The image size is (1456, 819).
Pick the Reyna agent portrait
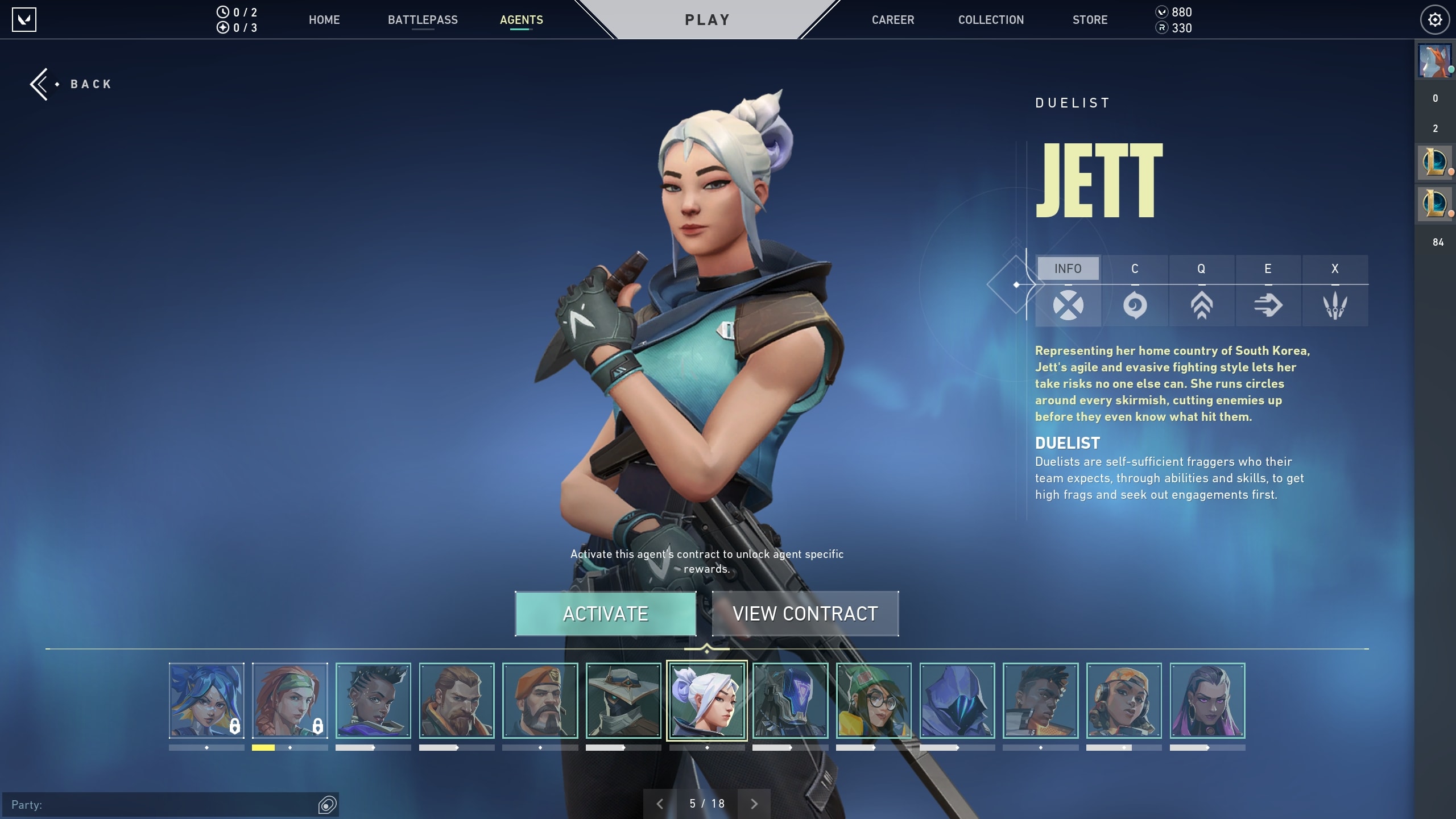[x=1207, y=701]
